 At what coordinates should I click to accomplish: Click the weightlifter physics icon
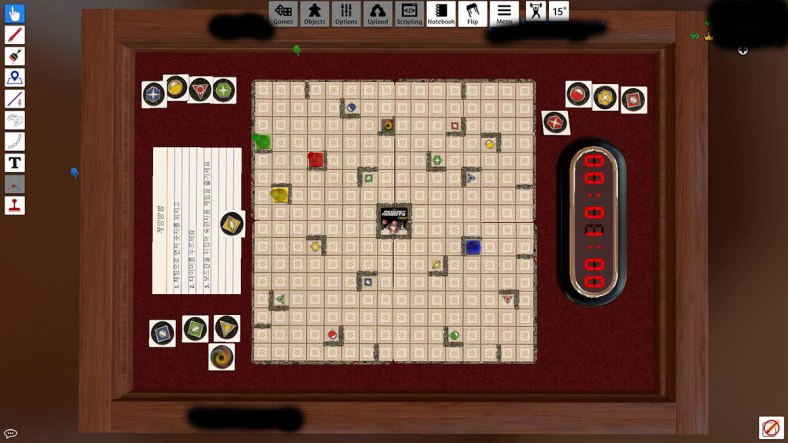pos(535,12)
